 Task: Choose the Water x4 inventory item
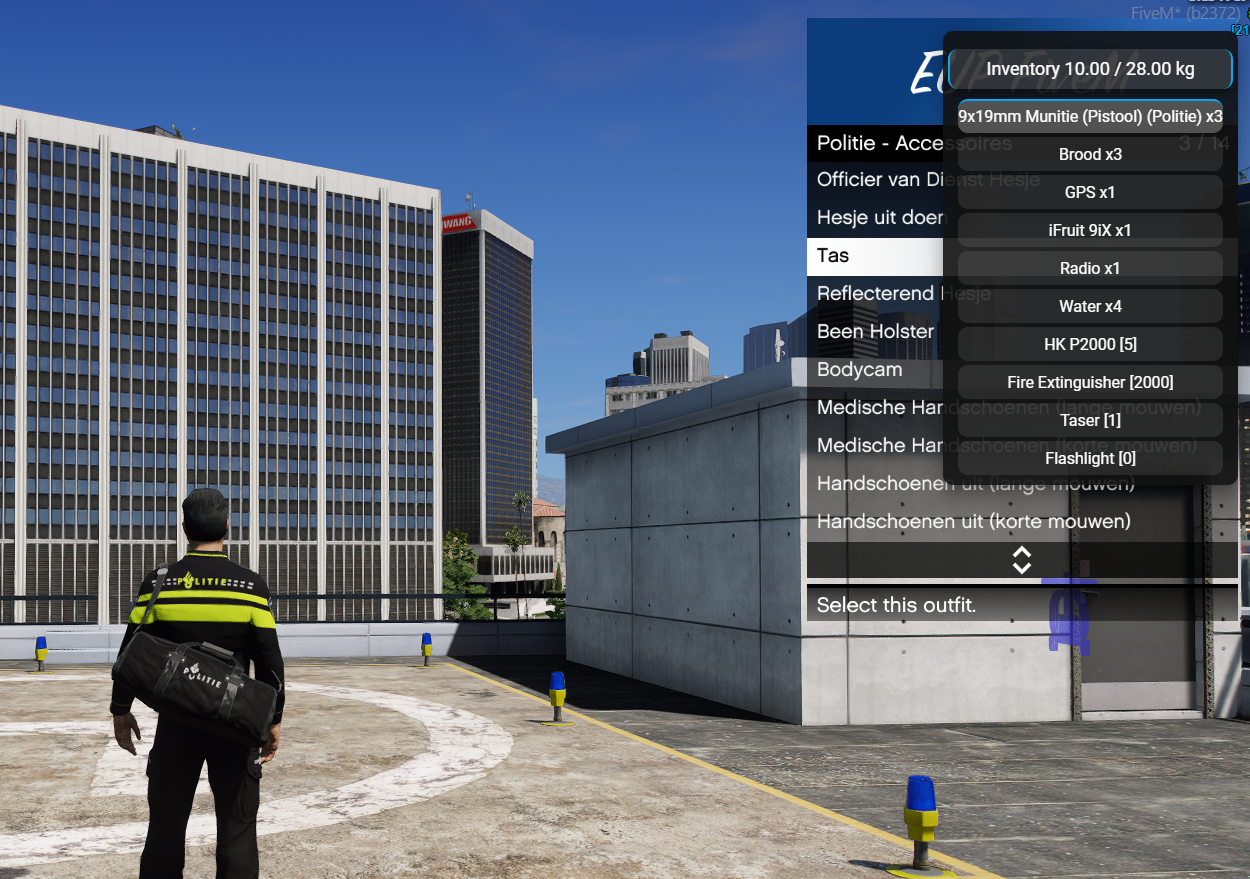[x=1090, y=306]
